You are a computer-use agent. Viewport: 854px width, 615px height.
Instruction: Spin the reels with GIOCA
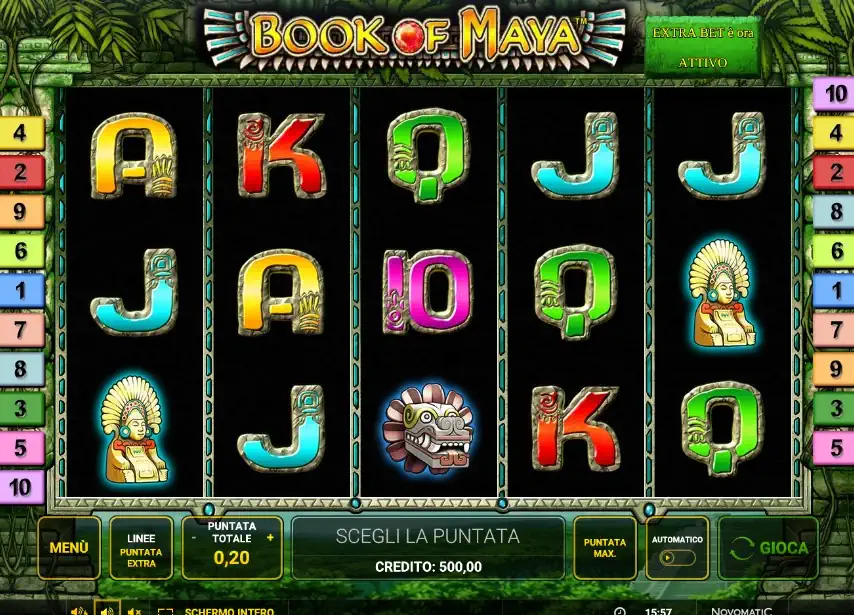[768, 547]
